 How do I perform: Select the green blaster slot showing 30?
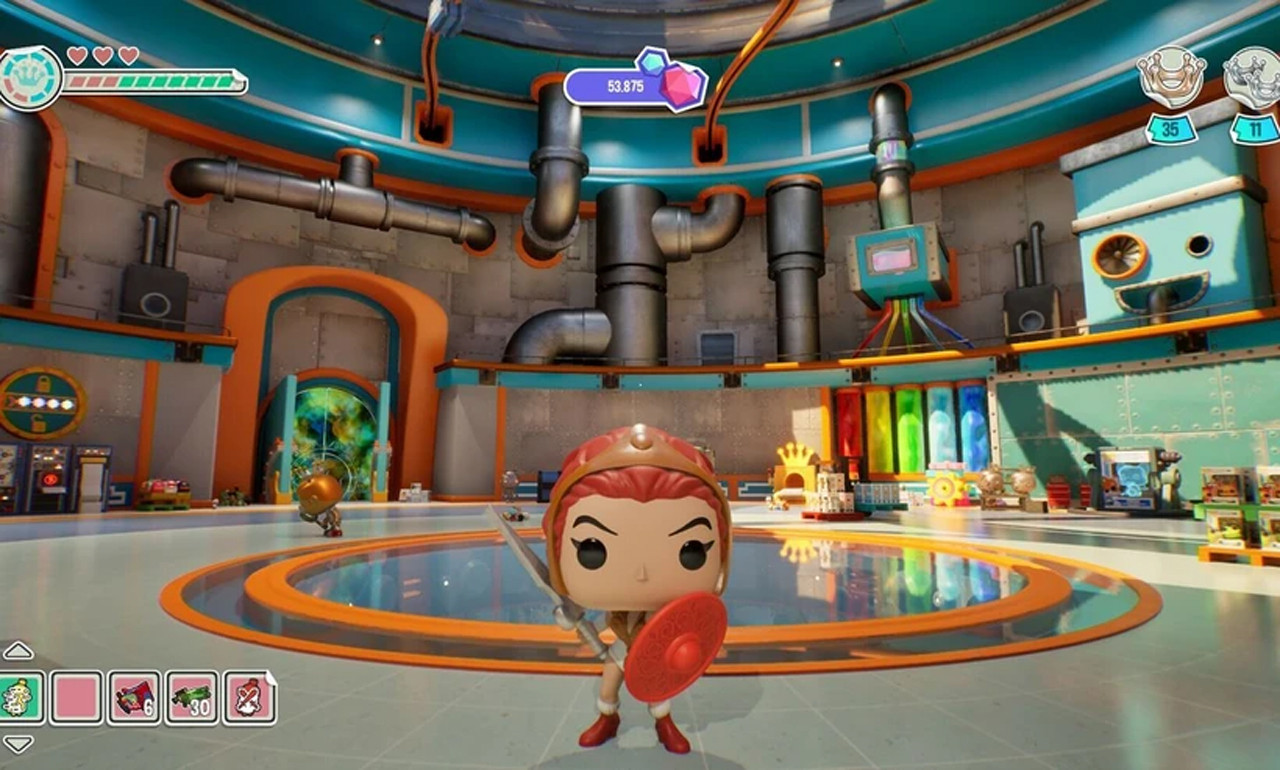tap(192, 697)
